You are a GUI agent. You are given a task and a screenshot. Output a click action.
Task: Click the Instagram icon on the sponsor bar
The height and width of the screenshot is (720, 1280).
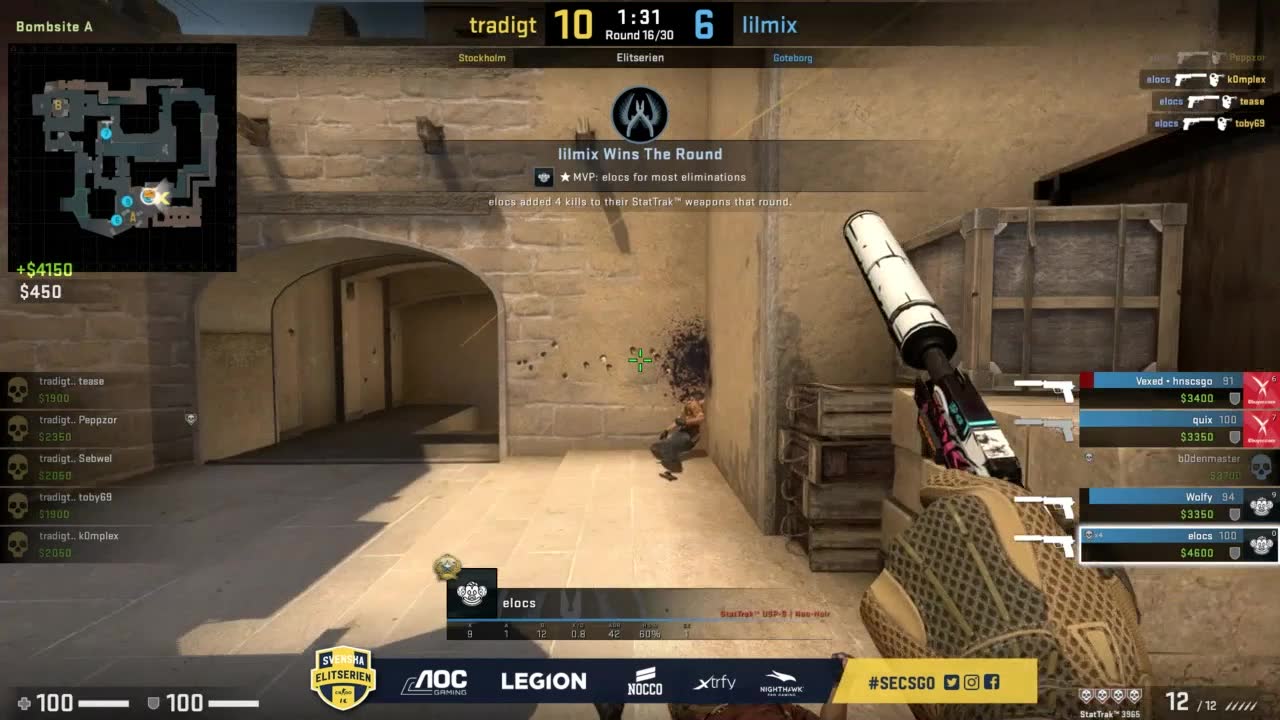(971, 682)
